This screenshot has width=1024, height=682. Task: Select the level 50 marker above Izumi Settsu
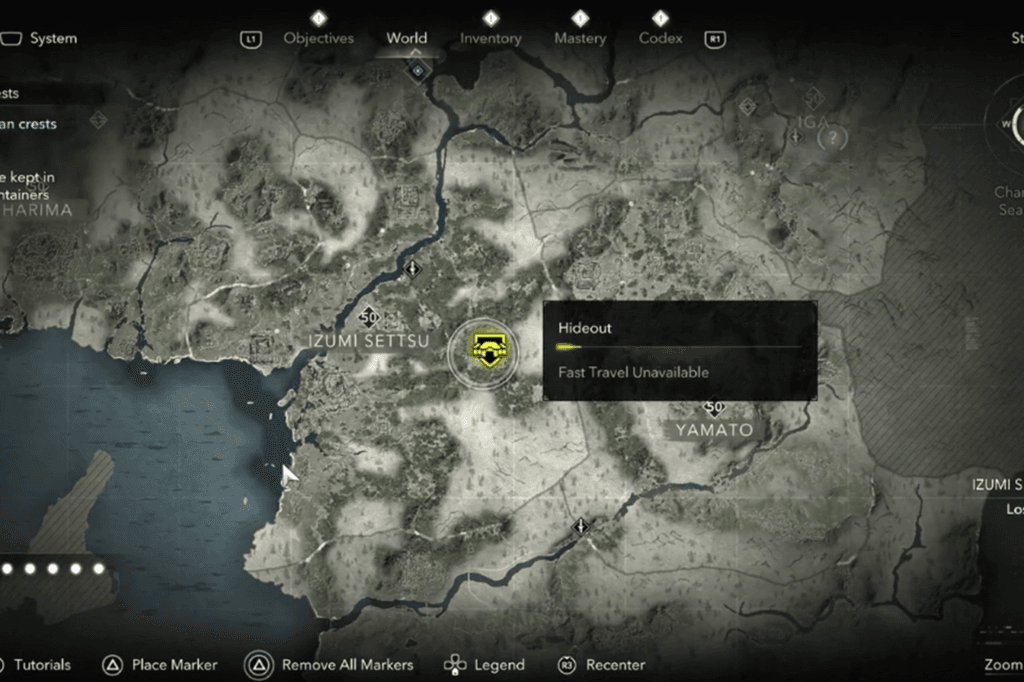coord(369,317)
